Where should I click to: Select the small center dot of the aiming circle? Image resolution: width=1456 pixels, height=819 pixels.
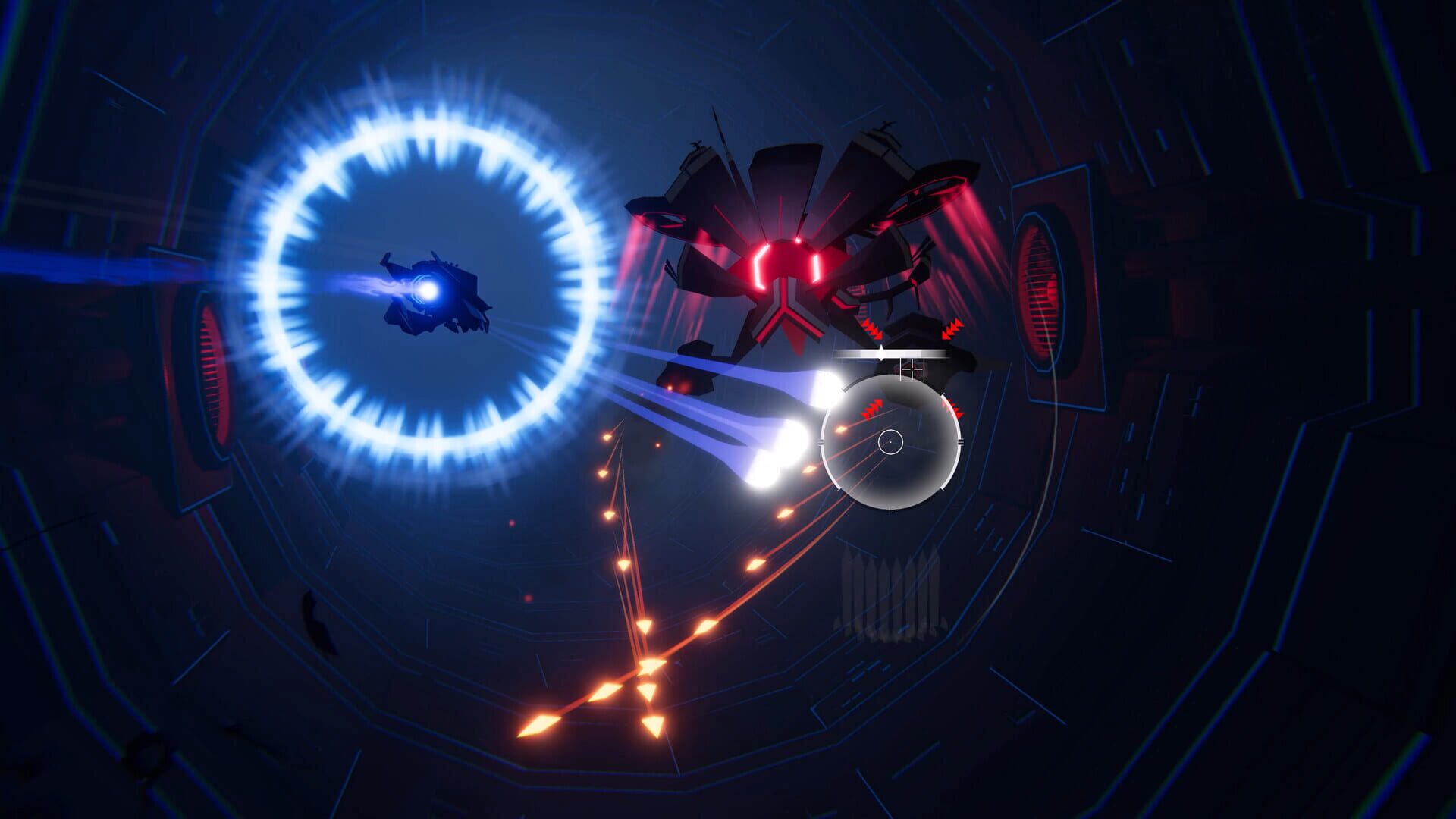[892, 442]
